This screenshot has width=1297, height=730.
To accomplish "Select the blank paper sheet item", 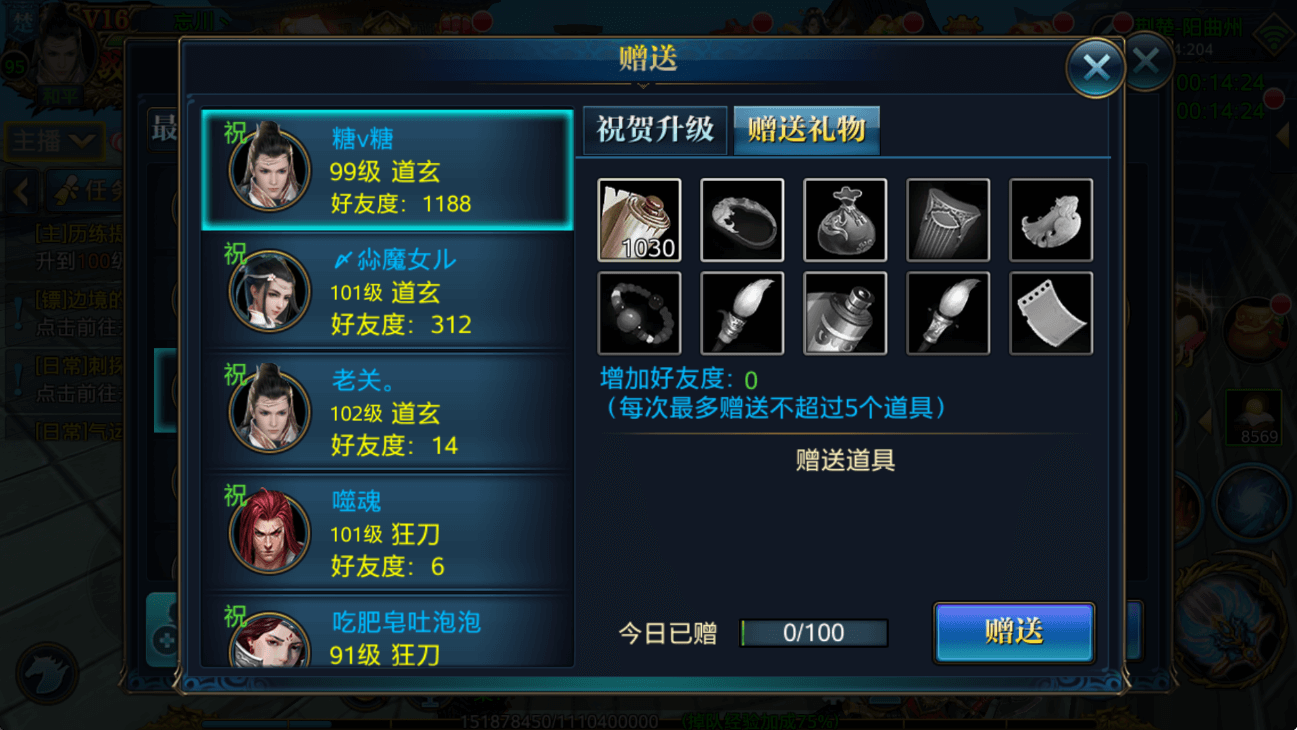I will click(x=1051, y=313).
